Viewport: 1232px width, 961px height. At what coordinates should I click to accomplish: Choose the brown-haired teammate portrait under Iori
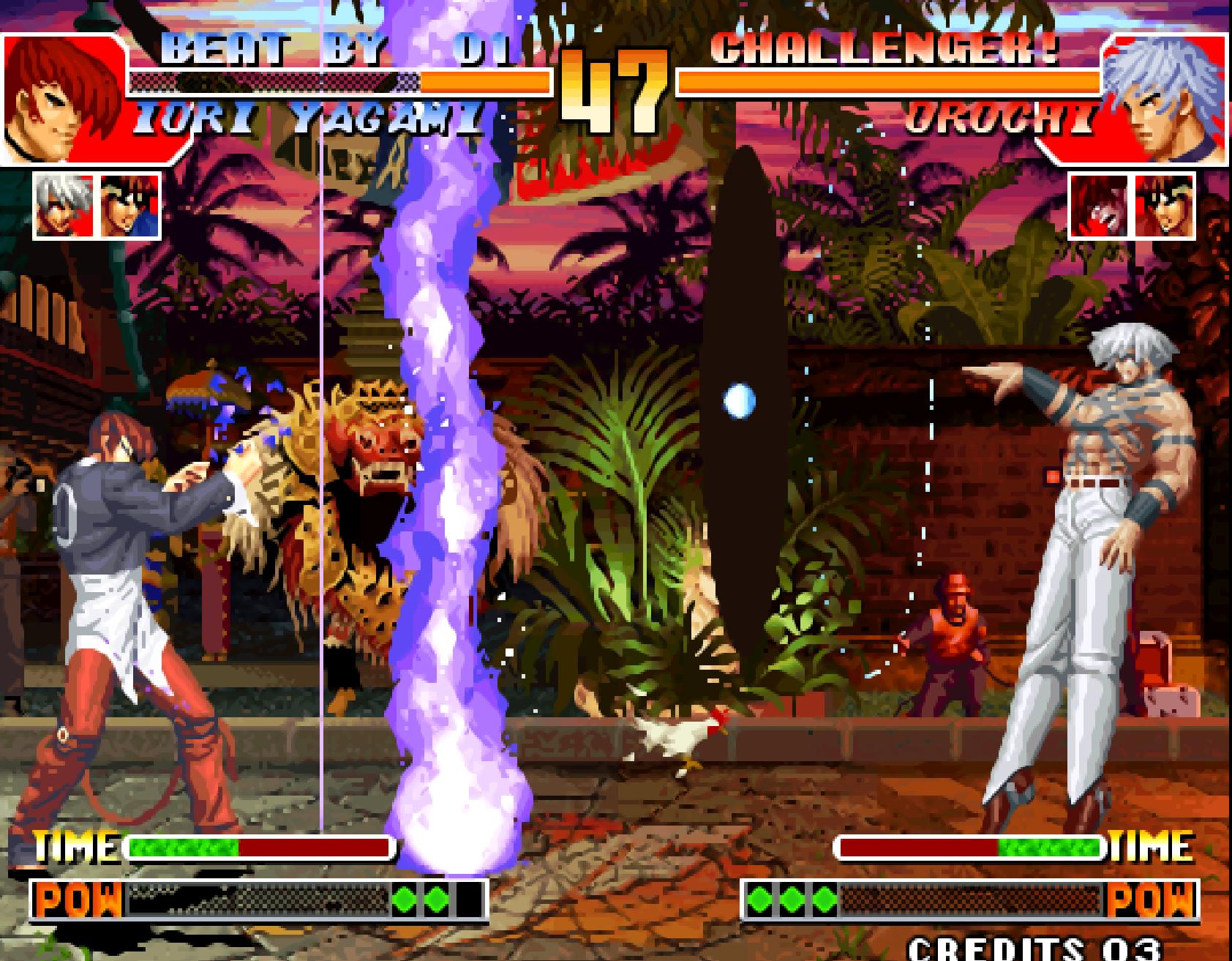(x=129, y=206)
